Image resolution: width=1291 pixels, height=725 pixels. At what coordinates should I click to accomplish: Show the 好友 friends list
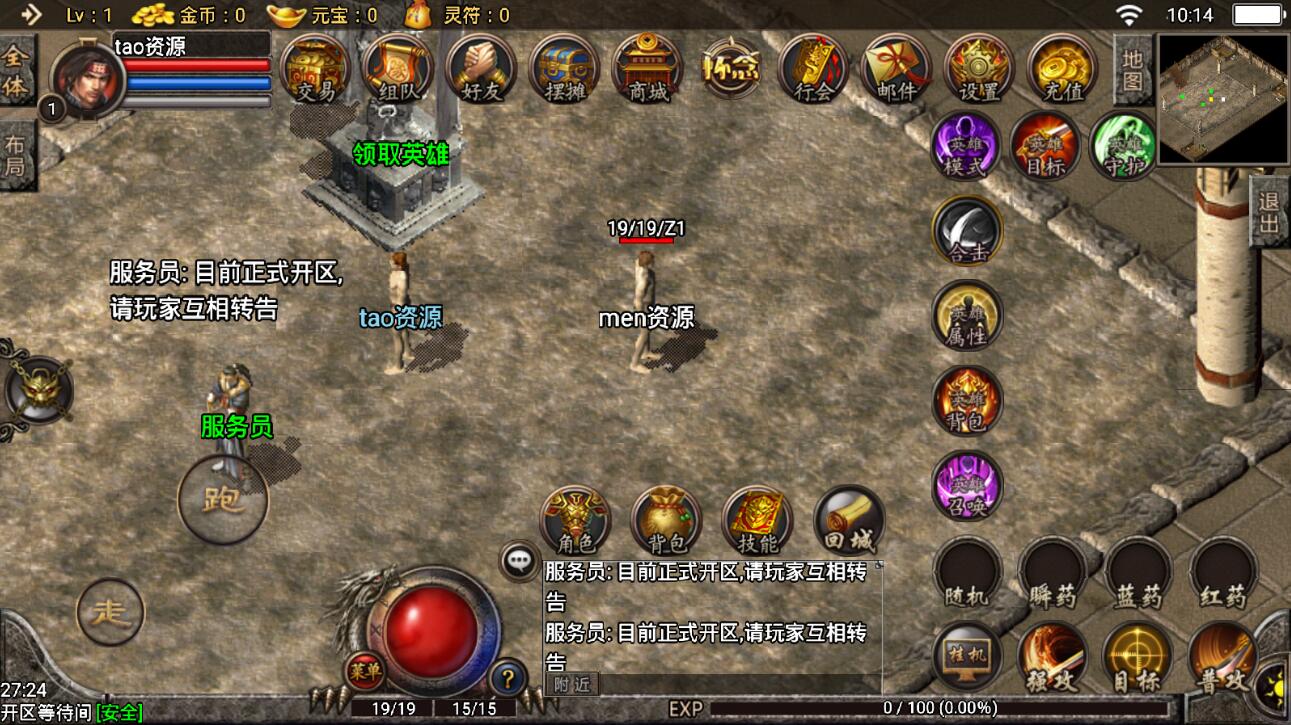click(x=480, y=68)
